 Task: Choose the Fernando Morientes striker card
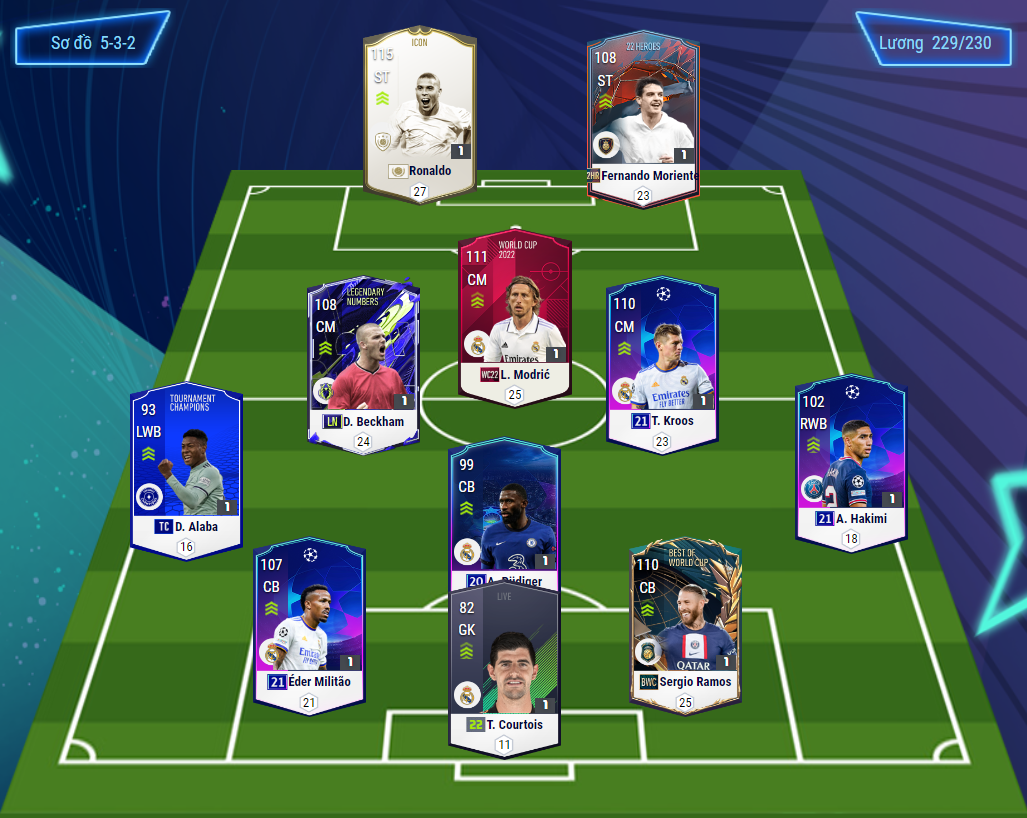coord(643,115)
